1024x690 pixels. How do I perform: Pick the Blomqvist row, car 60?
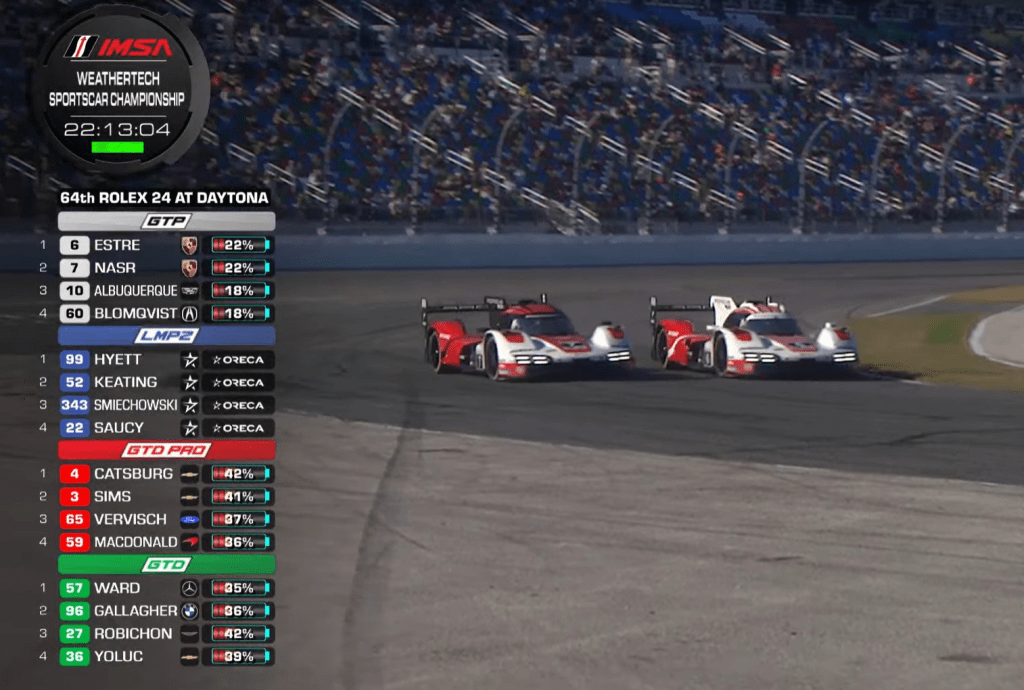(x=135, y=313)
